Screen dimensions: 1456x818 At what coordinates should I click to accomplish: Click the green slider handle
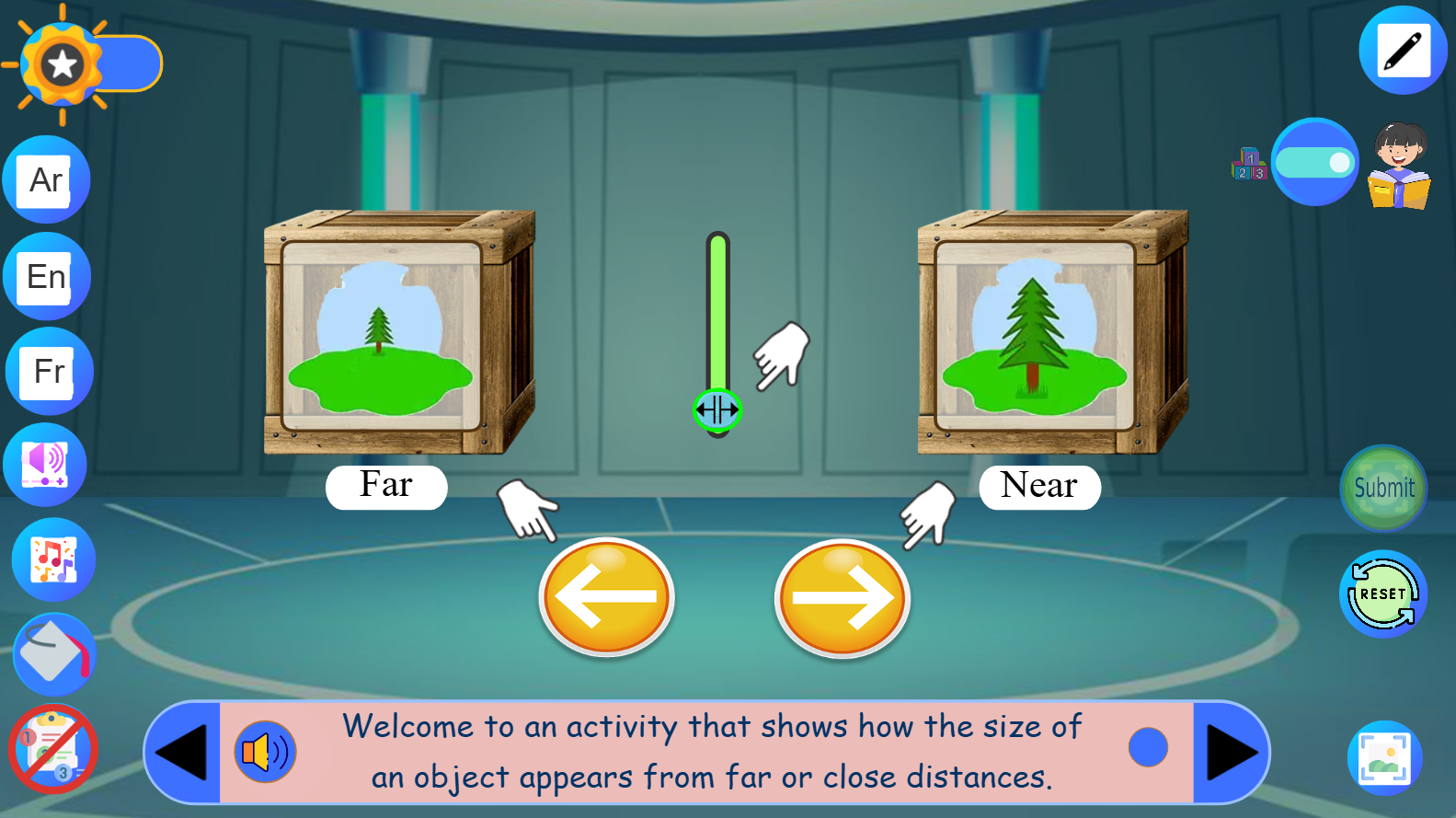click(716, 411)
